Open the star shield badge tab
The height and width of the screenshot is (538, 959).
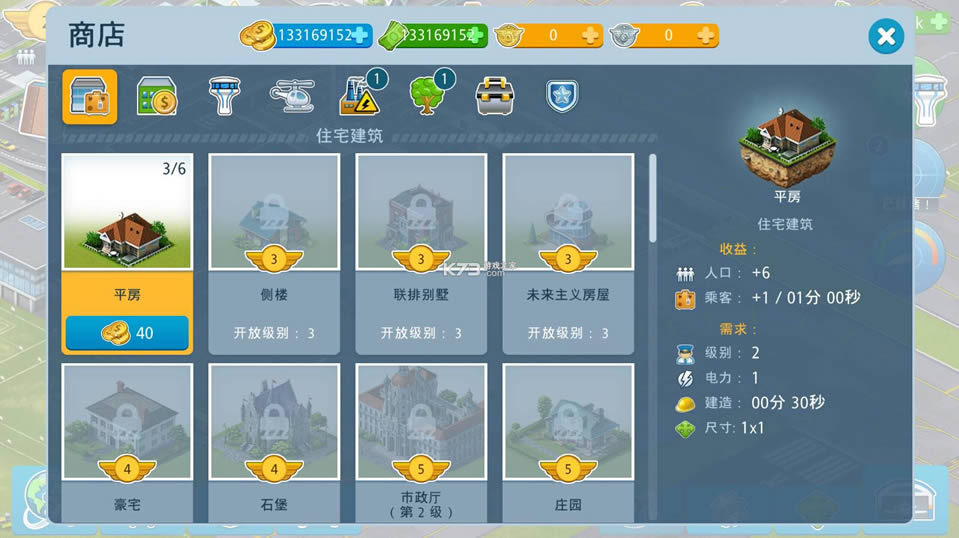pos(562,96)
